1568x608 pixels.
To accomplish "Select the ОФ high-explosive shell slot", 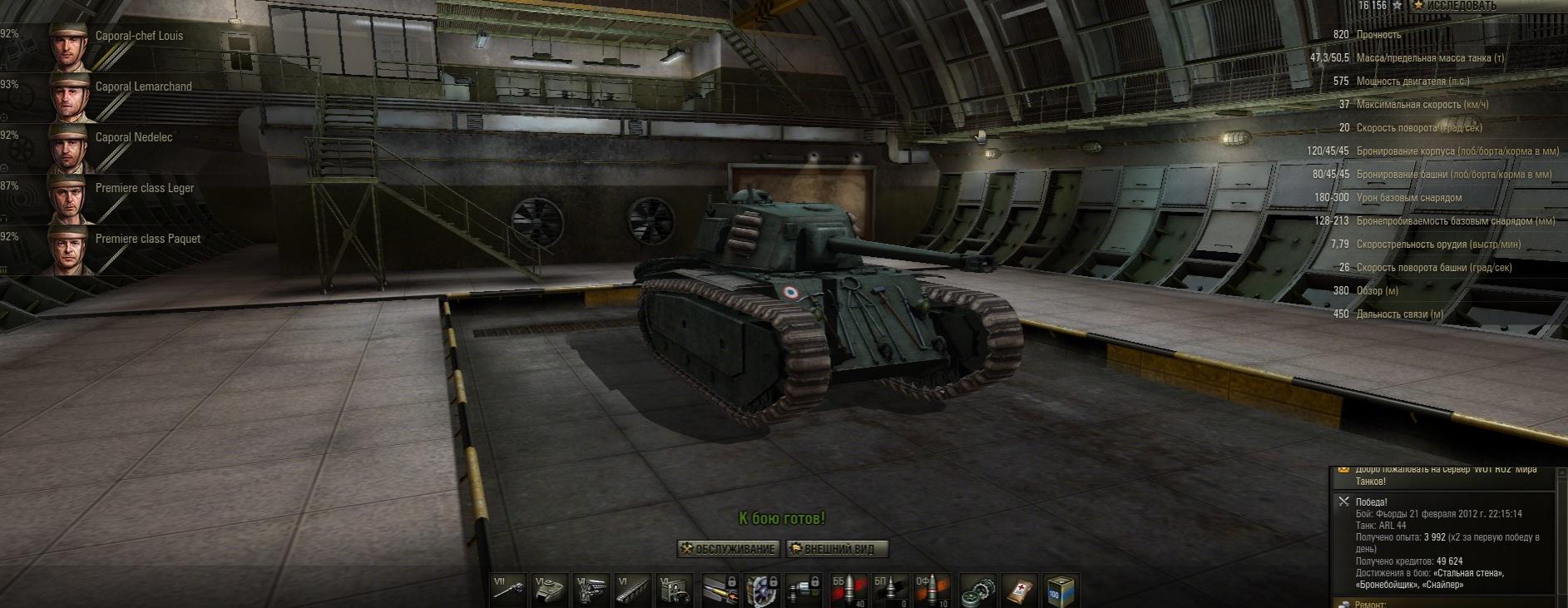I will pyautogui.click(x=932, y=590).
